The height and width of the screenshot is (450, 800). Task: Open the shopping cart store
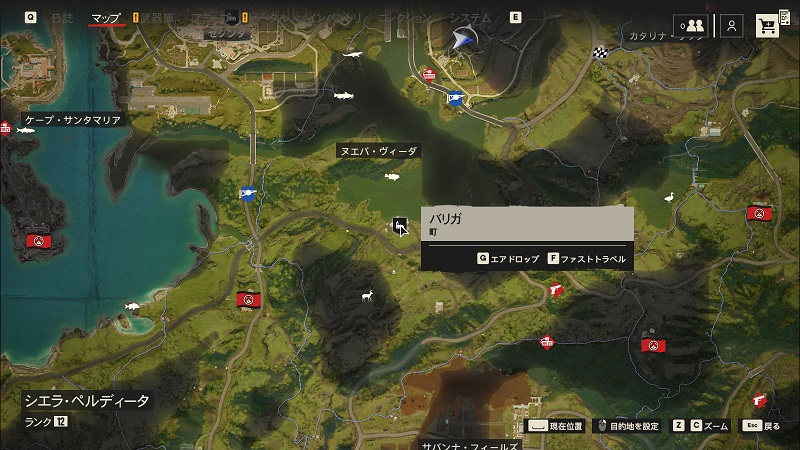coord(768,26)
